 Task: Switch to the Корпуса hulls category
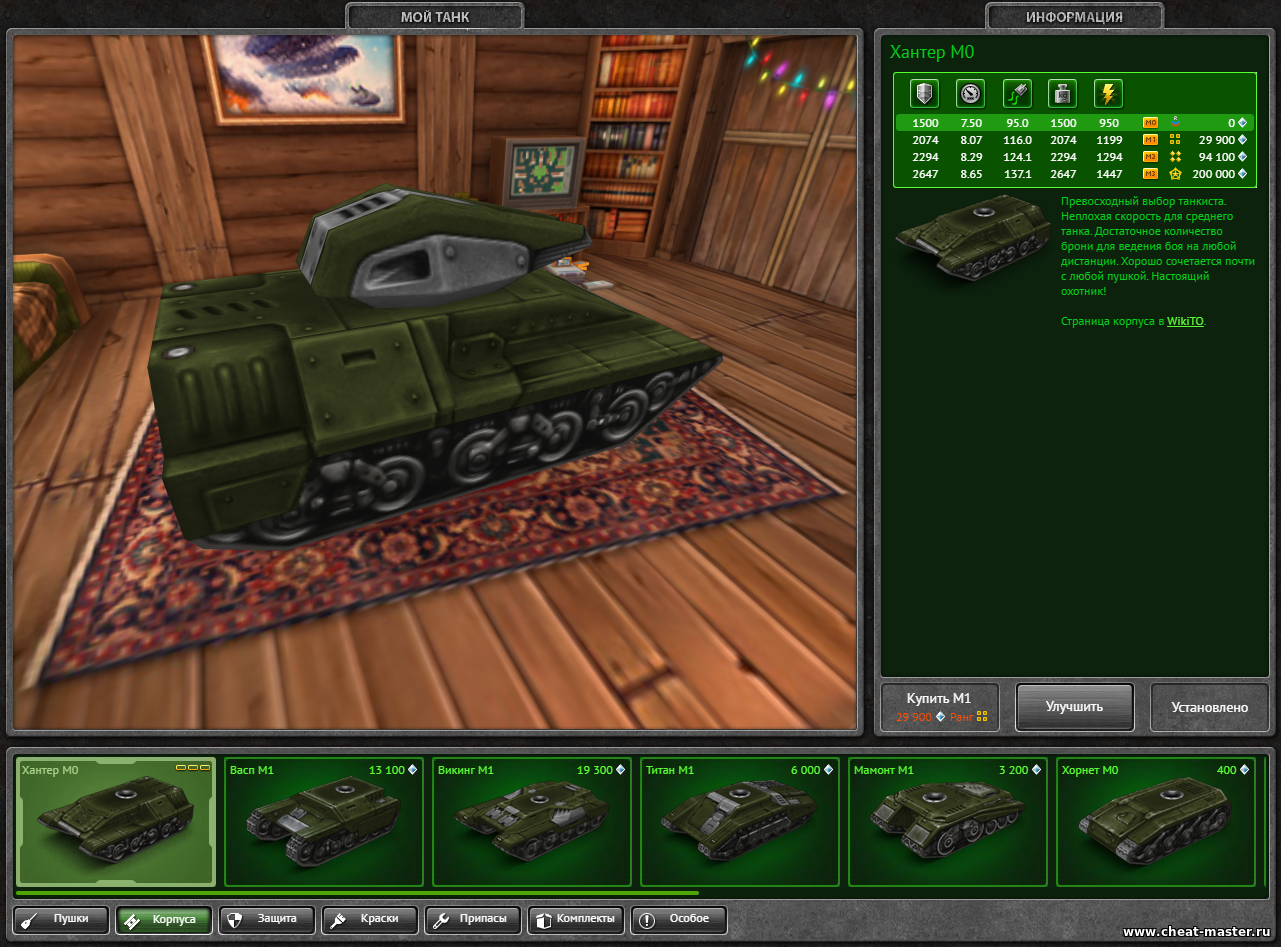point(164,919)
